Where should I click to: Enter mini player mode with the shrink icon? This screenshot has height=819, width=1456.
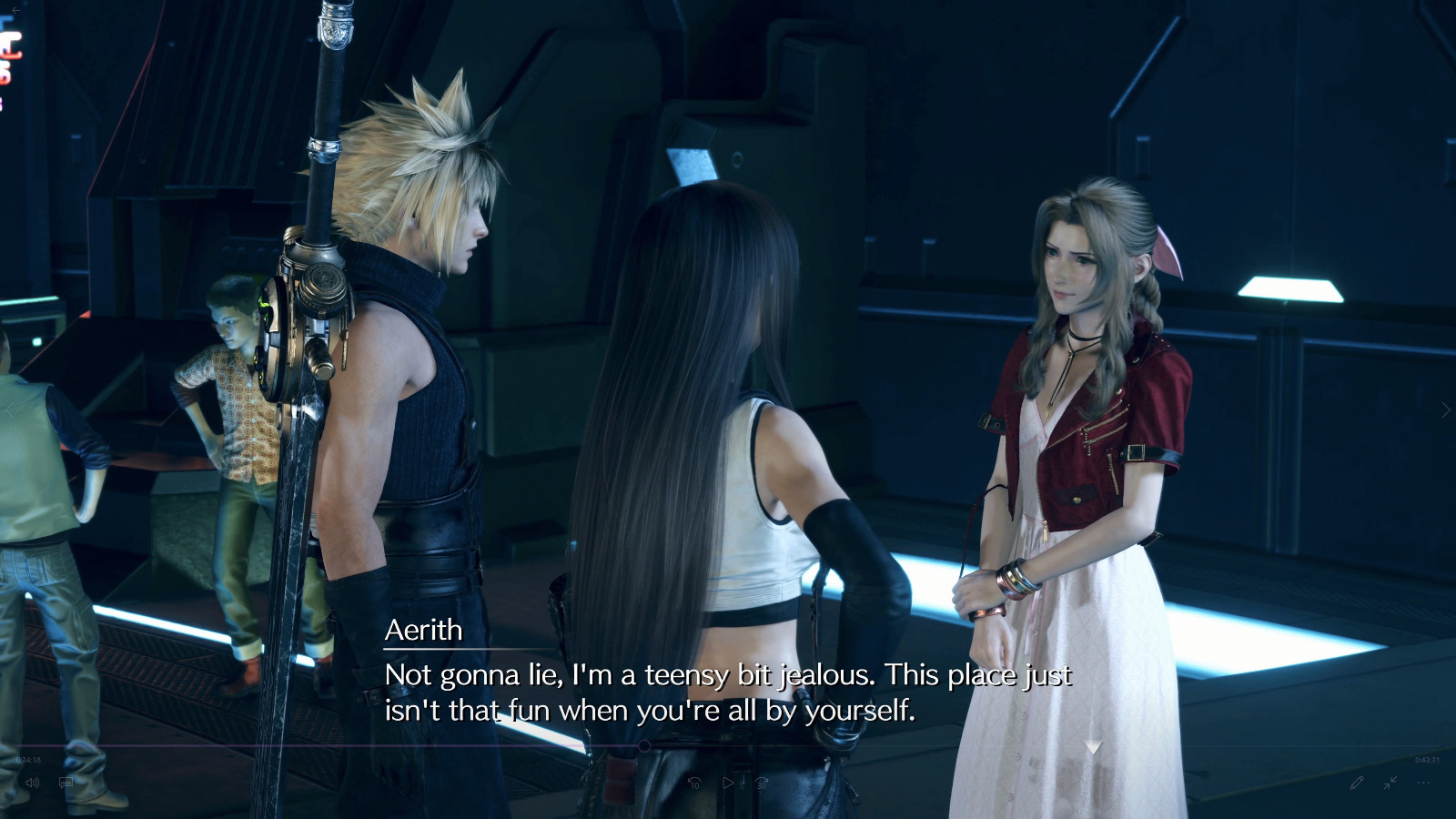[x=1390, y=784]
